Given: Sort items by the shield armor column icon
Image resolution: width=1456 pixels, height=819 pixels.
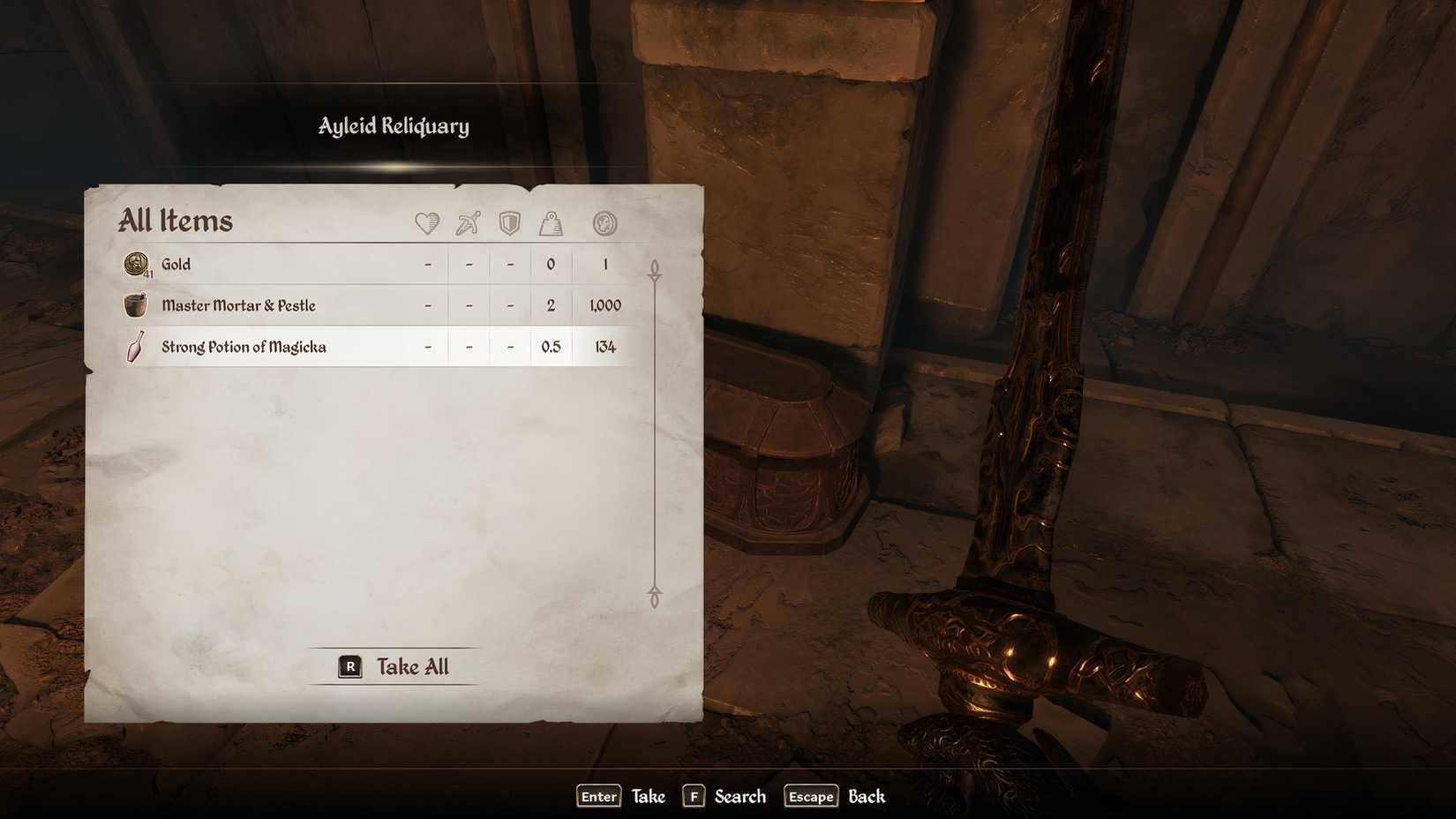Looking at the screenshot, I should click(x=508, y=223).
